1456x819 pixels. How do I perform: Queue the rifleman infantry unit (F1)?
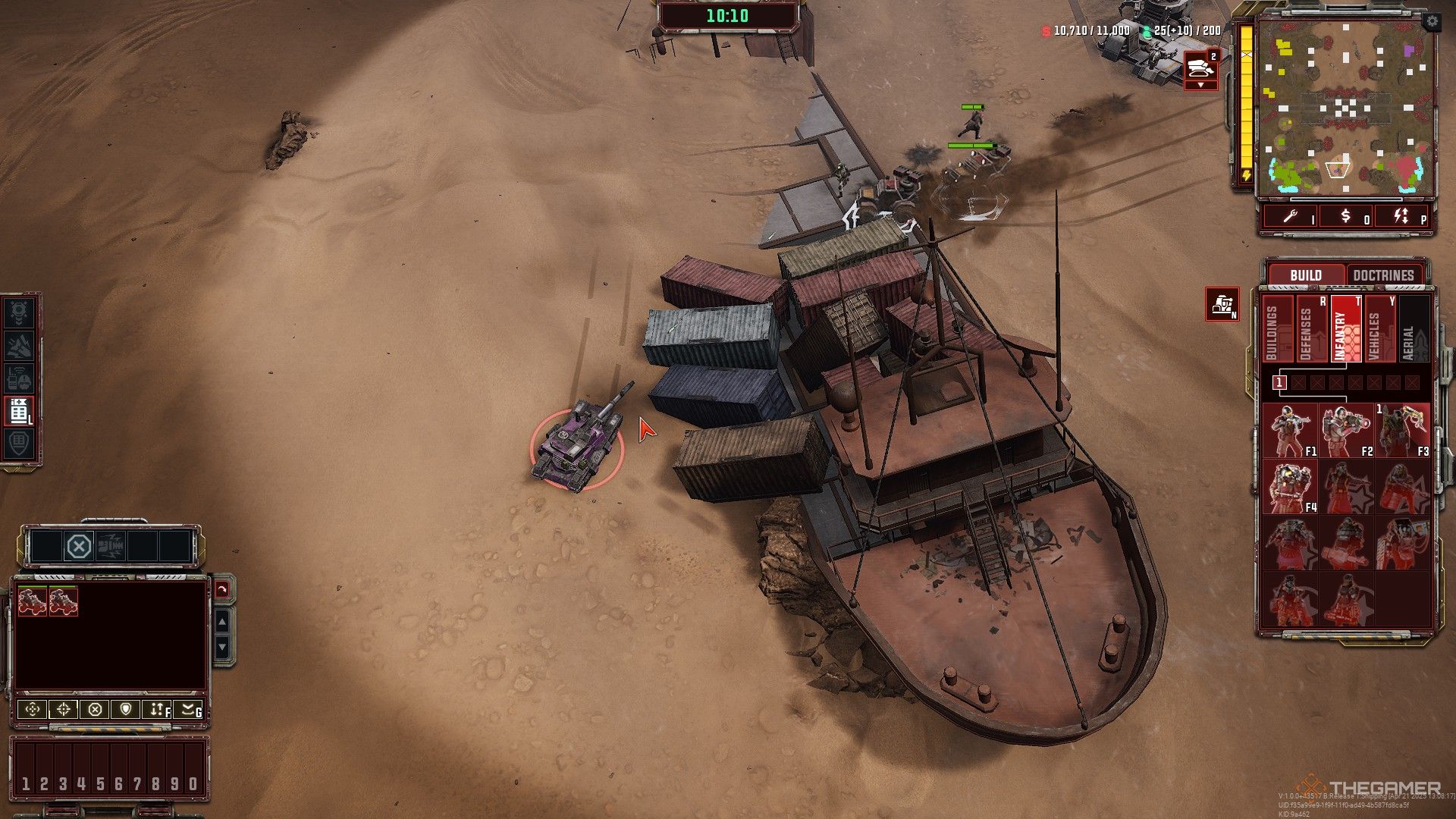(x=1289, y=431)
